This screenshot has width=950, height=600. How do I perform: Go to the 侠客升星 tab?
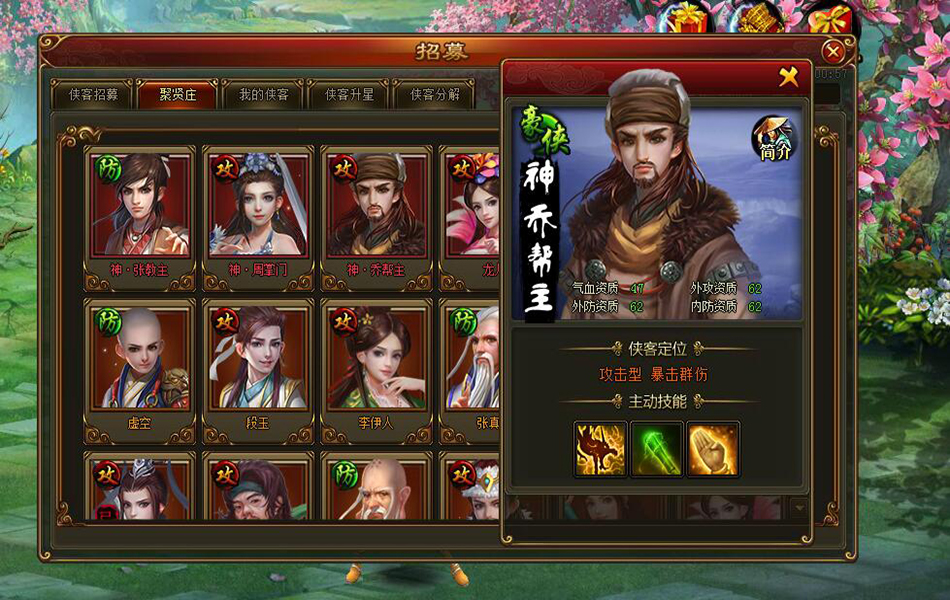(349, 95)
